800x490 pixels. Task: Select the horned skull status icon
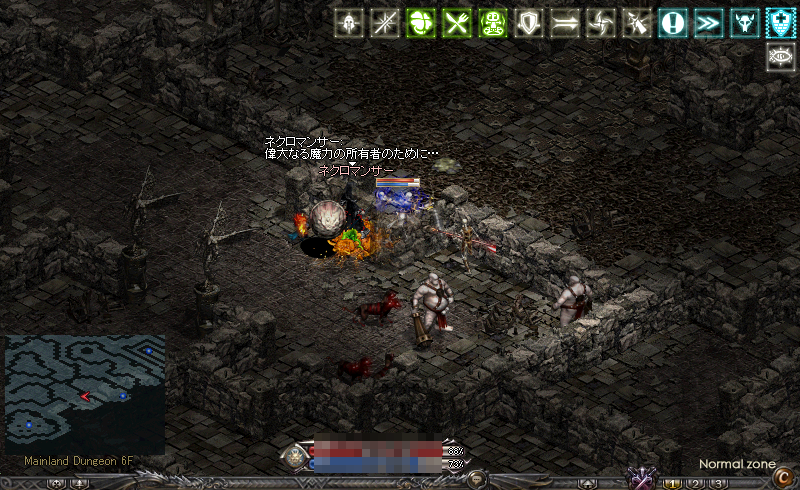pos(744,23)
